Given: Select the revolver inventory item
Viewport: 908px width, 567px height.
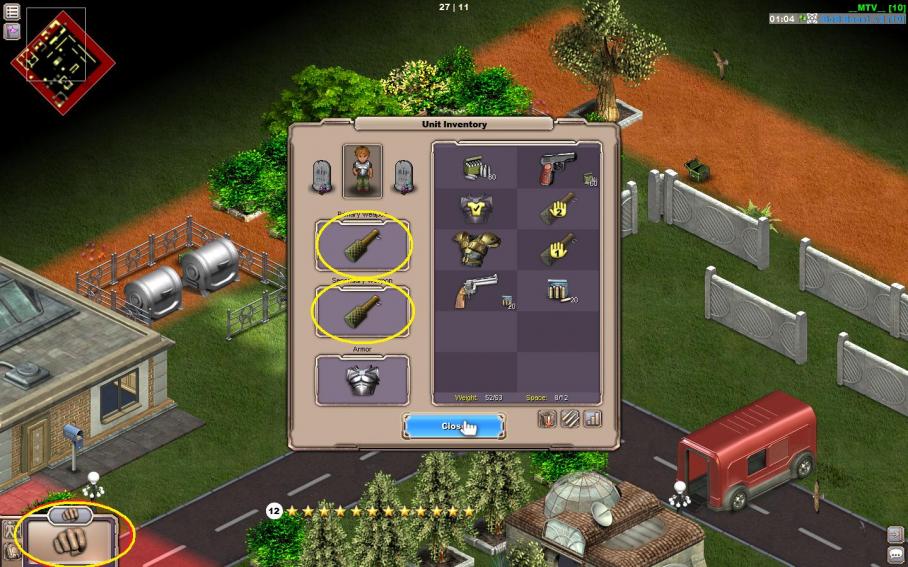Looking at the screenshot, I should 474,291.
